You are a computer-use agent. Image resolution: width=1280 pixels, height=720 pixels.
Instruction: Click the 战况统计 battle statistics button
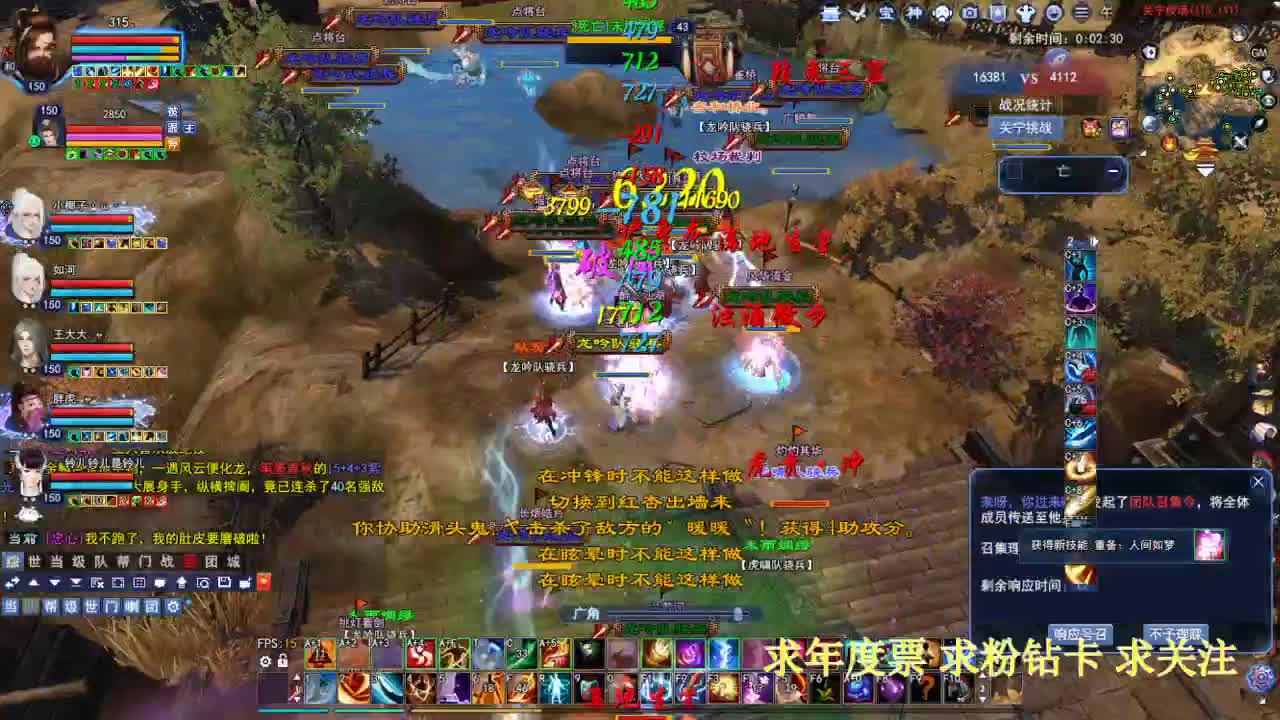coord(1026,103)
